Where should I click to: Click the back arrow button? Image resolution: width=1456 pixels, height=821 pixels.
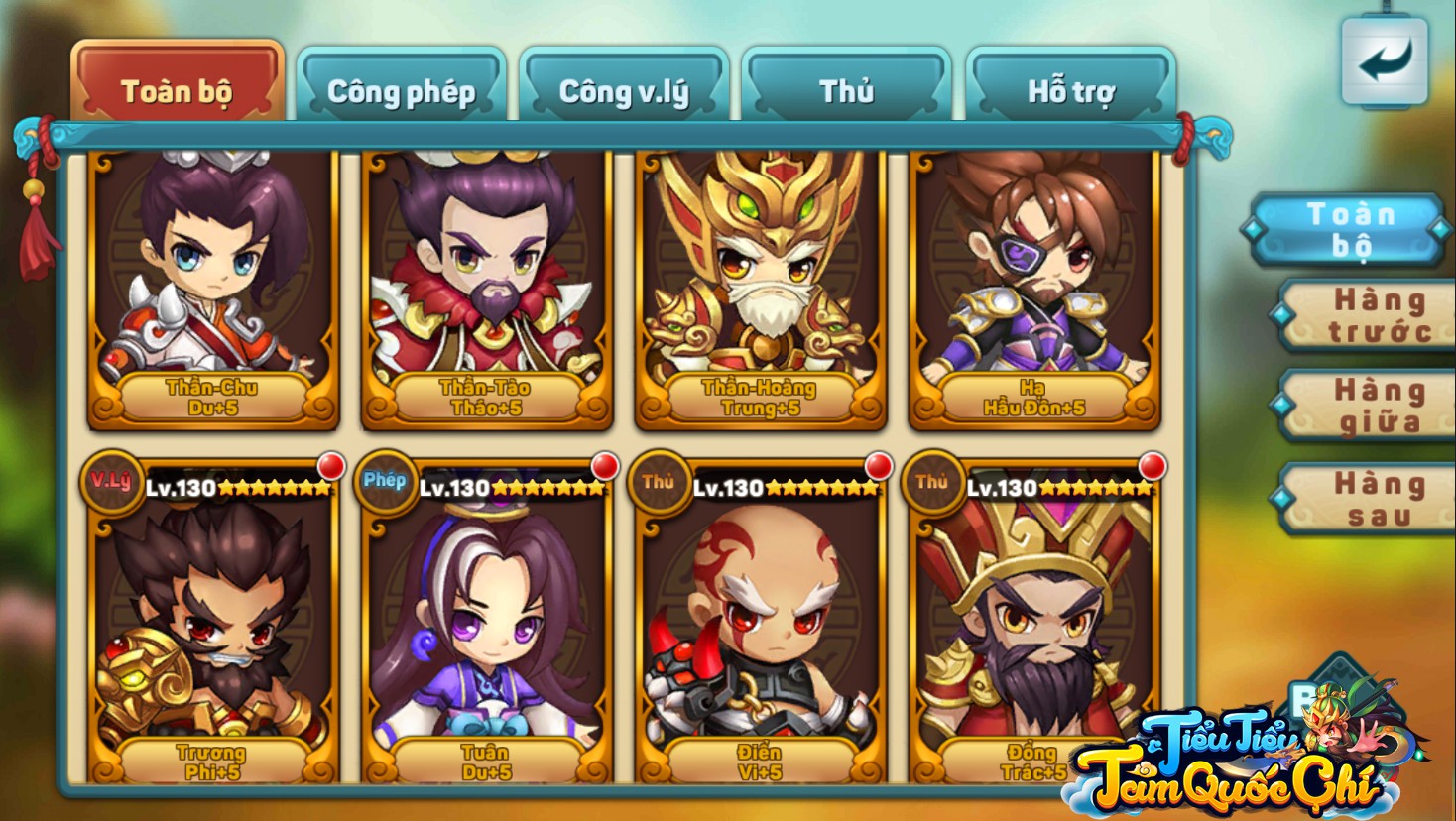coord(1384,61)
